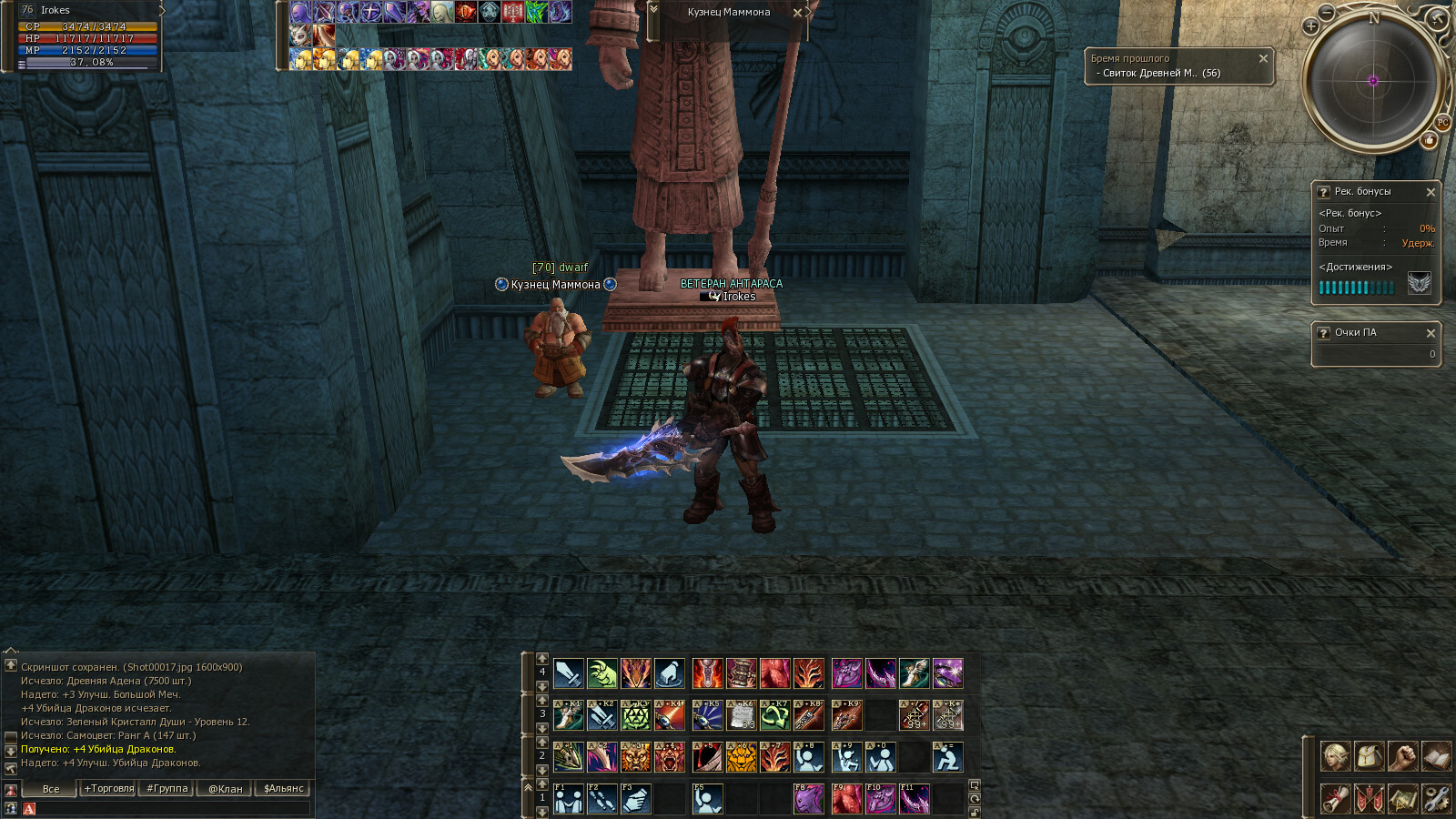Show the Все chat tab
This screenshot has height=819, width=1456.
click(x=51, y=788)
